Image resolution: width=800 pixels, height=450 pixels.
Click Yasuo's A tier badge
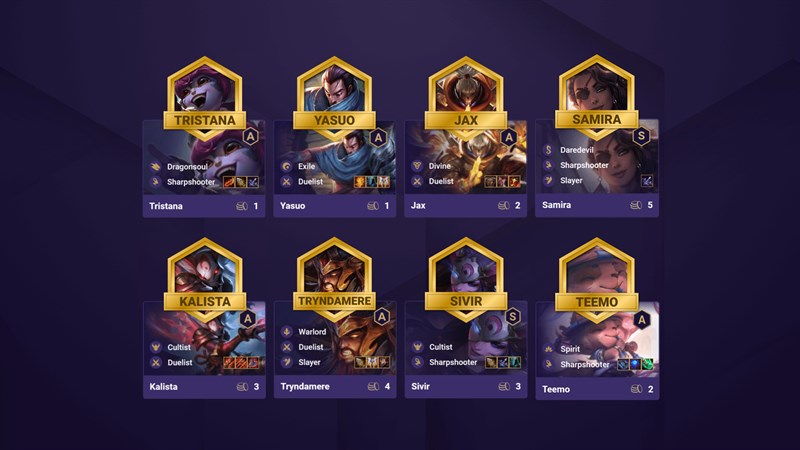click(x=378, y=136)
